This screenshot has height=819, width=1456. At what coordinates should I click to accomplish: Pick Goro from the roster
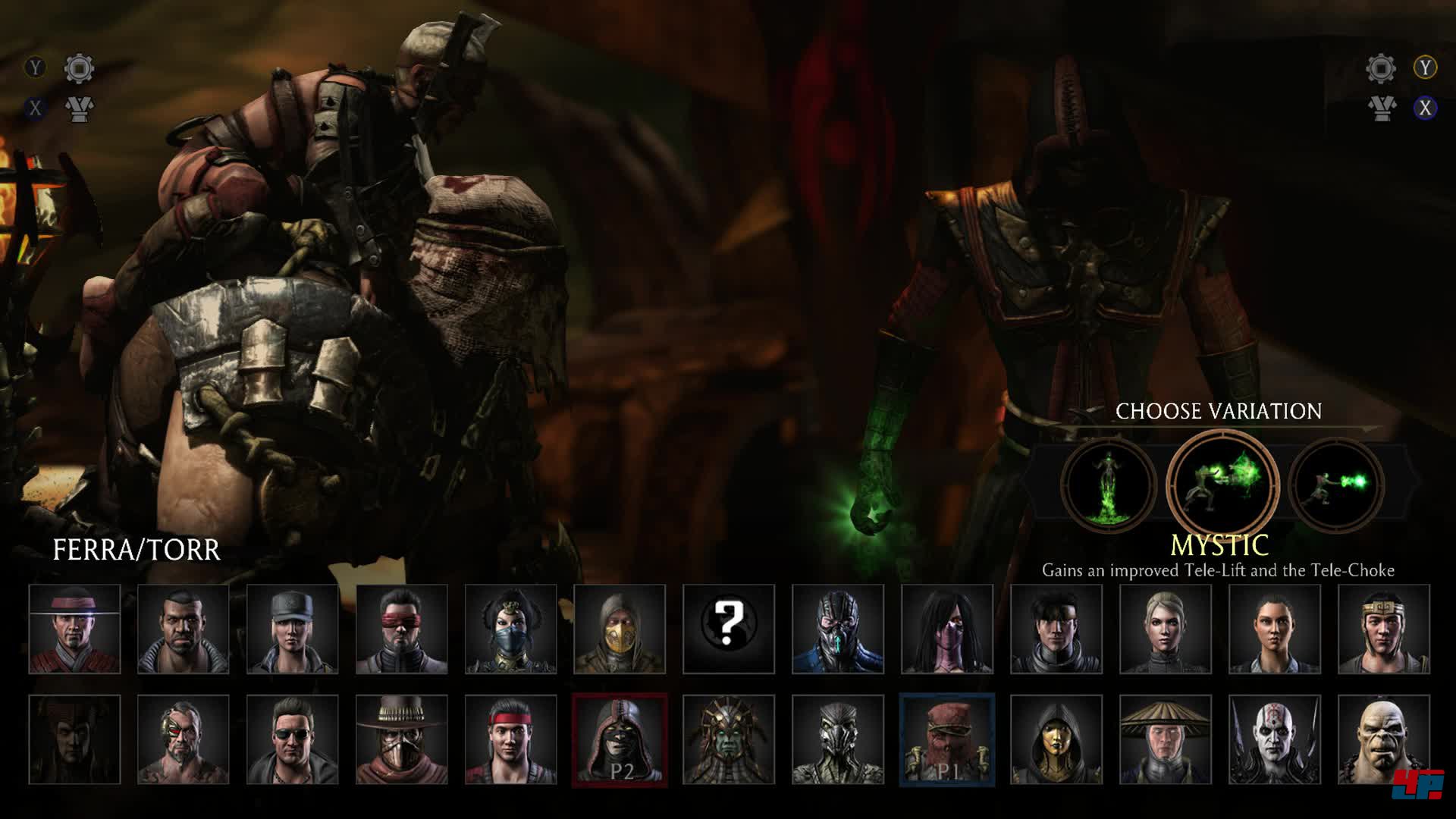click(x=1383, y=739)
